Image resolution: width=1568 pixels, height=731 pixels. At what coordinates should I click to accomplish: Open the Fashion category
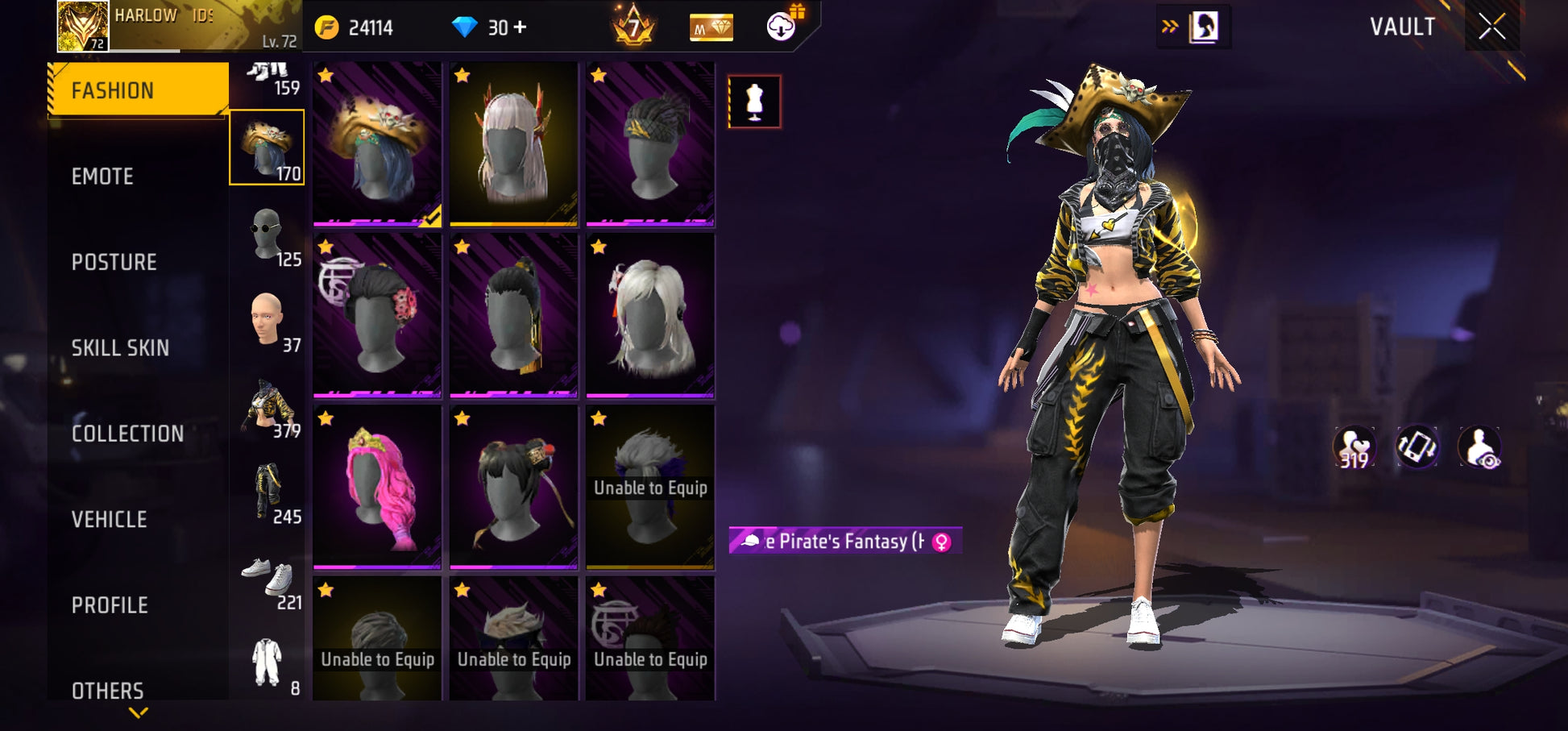[x=137, y=90]
